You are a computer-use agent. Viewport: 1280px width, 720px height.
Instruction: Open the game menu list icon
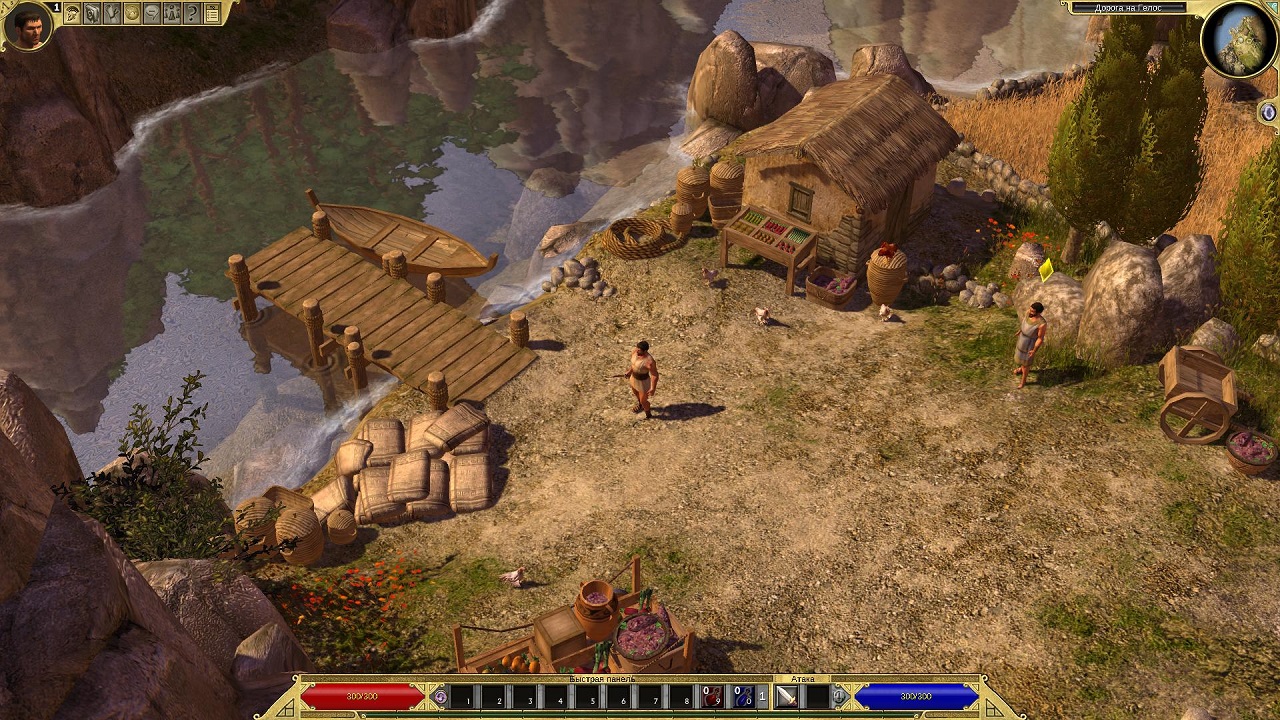coord(212,13)
